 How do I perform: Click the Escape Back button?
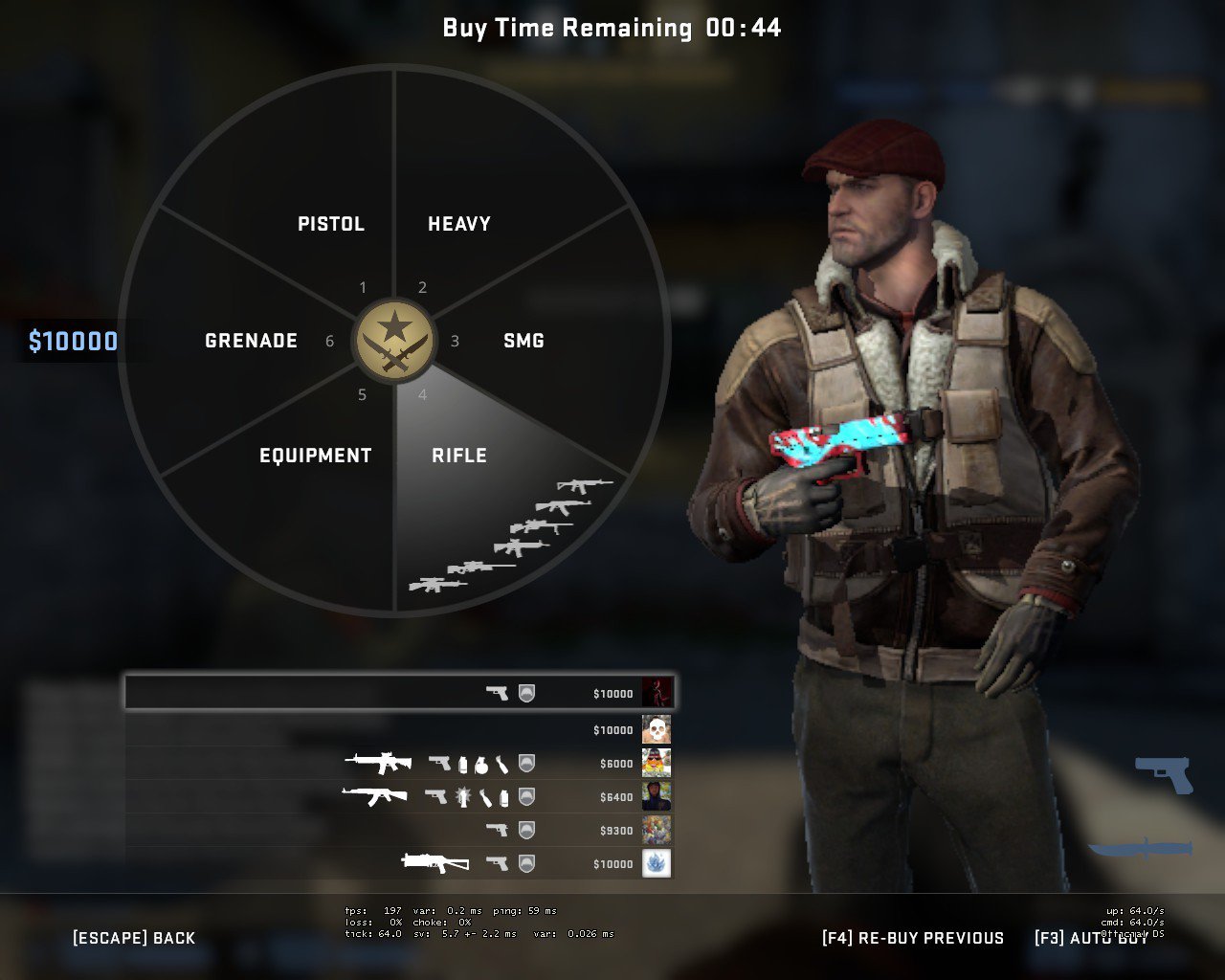tap(134, 938)
